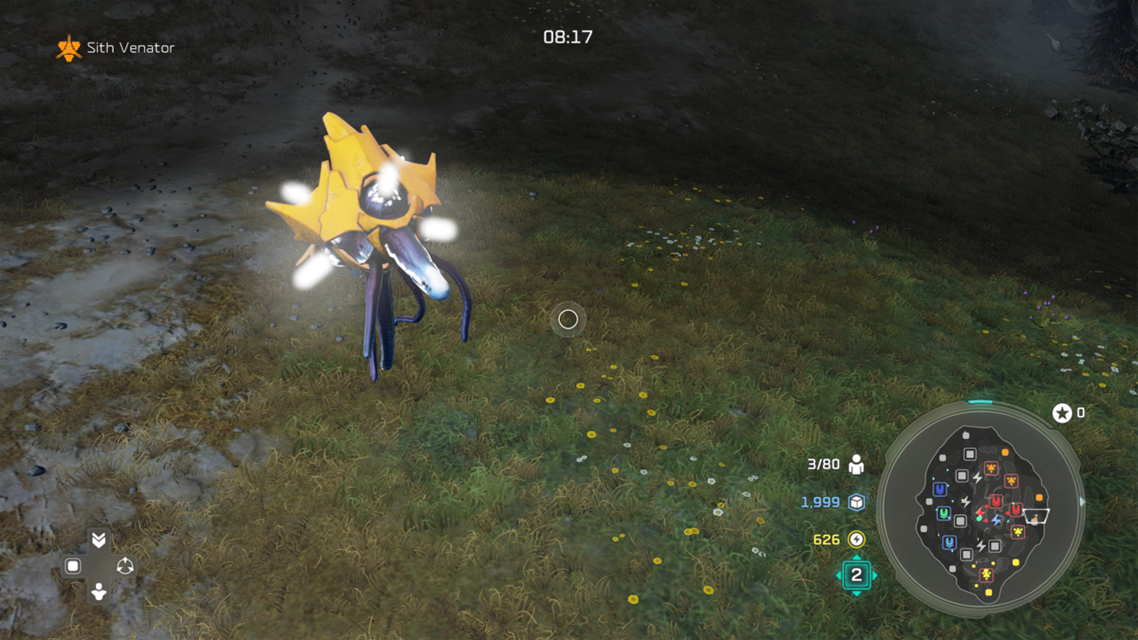Image resolution: width=1138 pixels, height=640 pixels.
Task: Select the person silhouette icon on the d-pad widget
Action: pos(98,592)
